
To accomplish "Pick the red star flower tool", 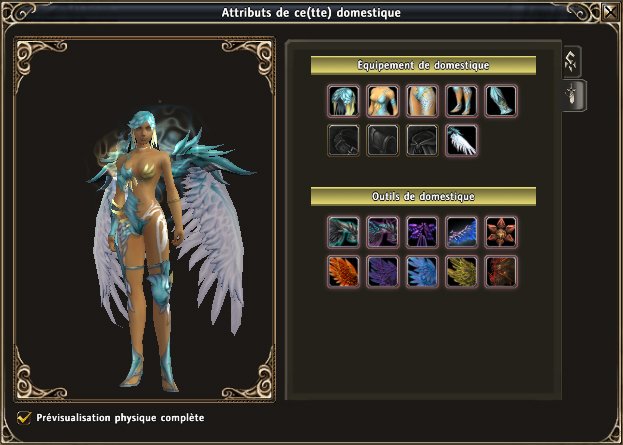I will click(x=500, y=232).
